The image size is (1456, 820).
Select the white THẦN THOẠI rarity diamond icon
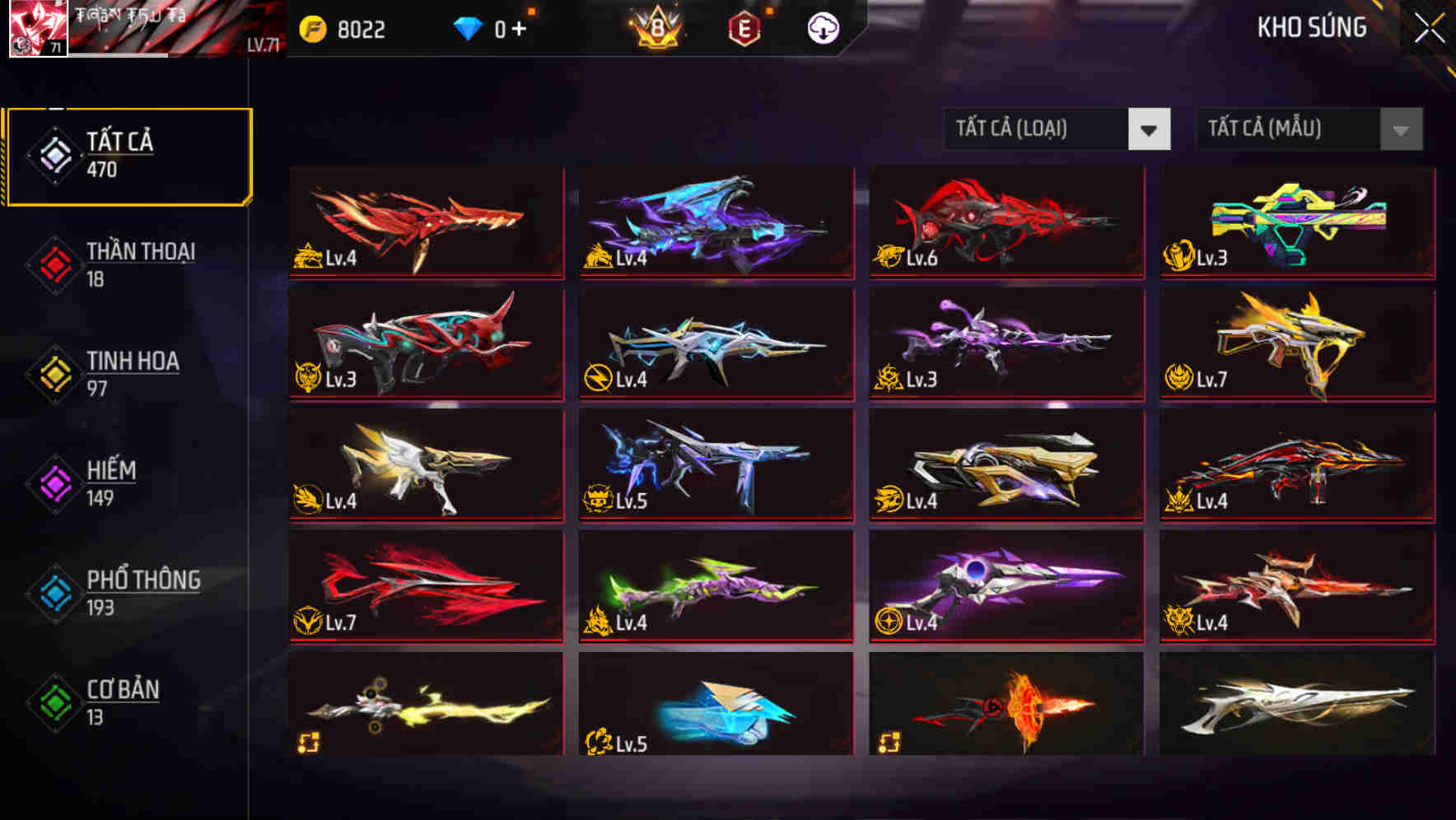pos(54,263)
